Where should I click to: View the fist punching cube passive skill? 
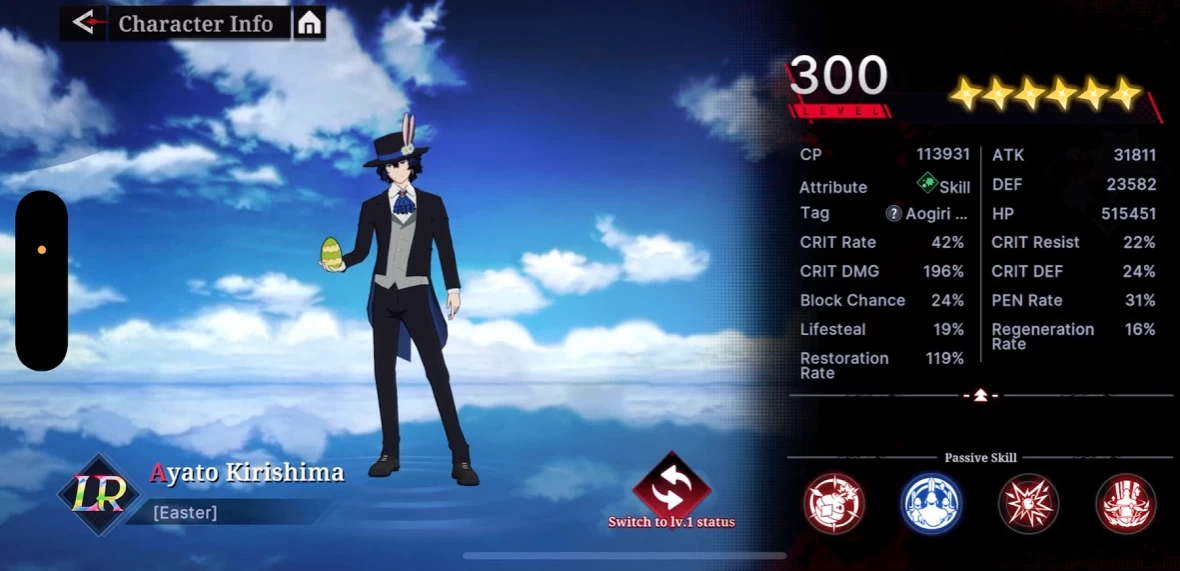[x=834, y=503]
